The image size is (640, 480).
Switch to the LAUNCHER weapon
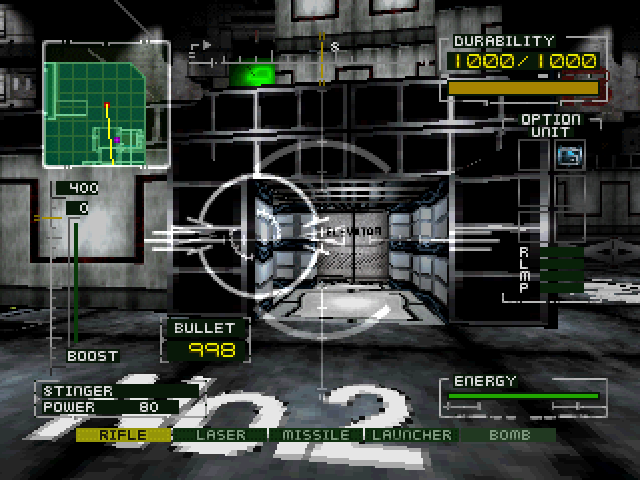click(x=411, y=435)
